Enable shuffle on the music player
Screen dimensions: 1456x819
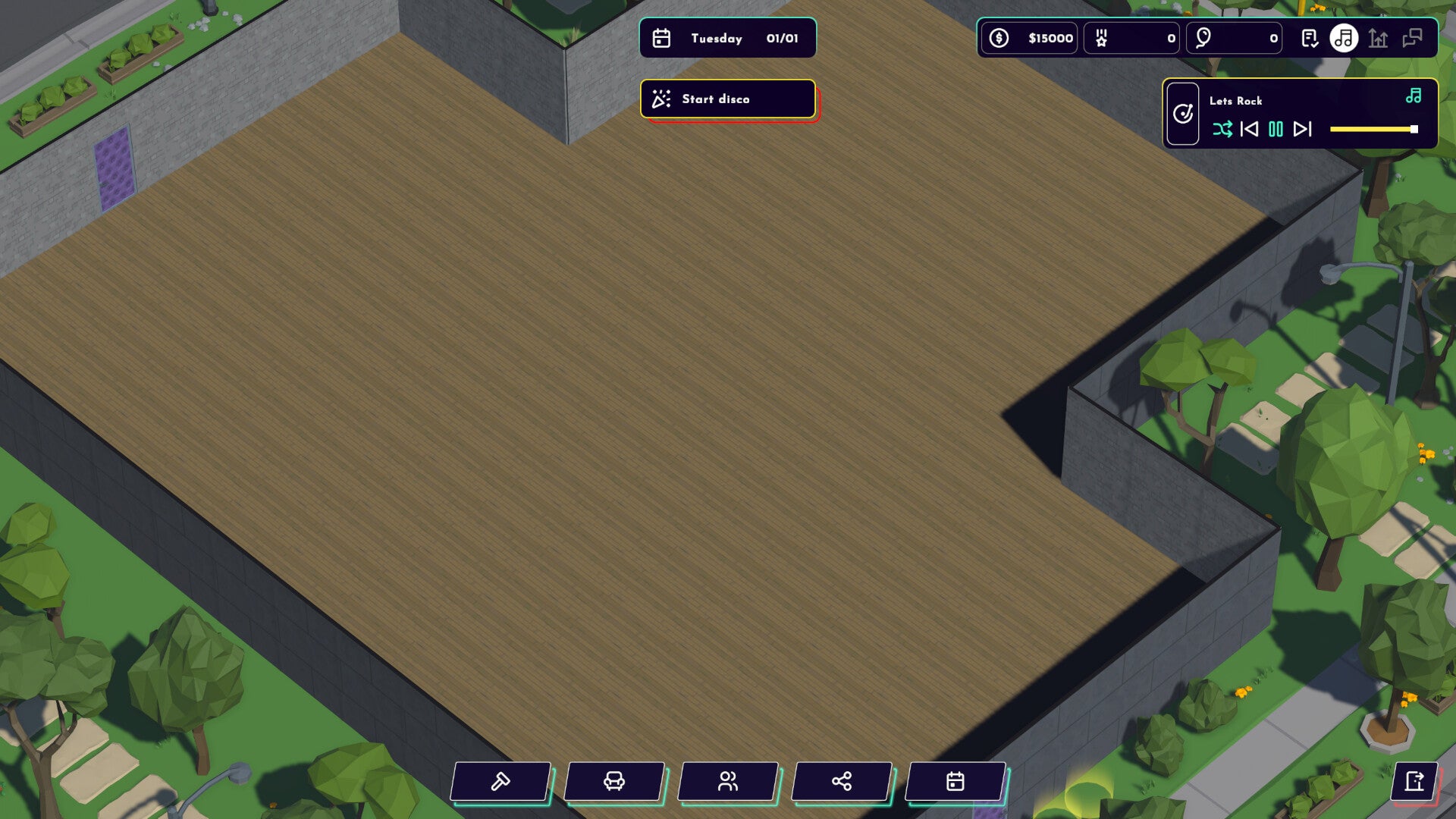pyautogui.click(x=1224, y=130)
